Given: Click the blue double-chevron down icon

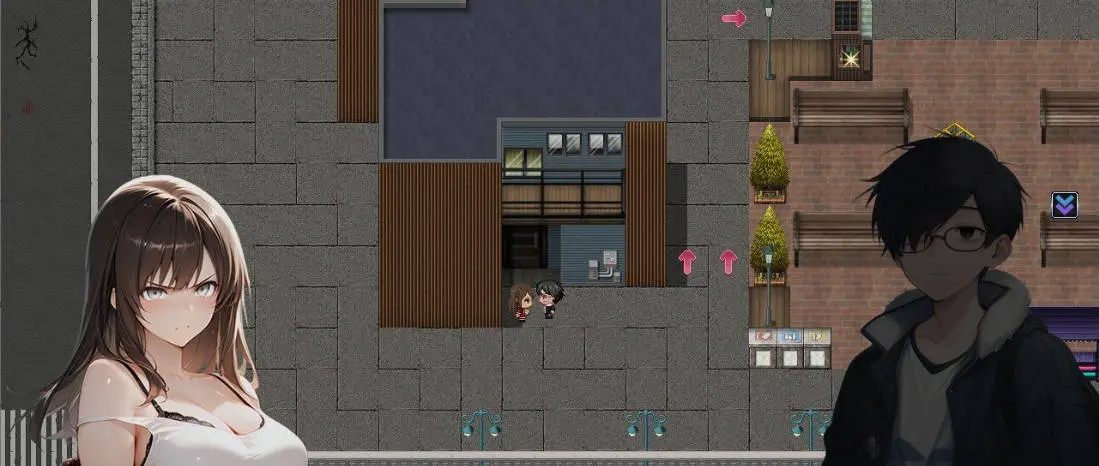Looking at the screenshot, I should pyautogui.click(x=1064, y=205).
